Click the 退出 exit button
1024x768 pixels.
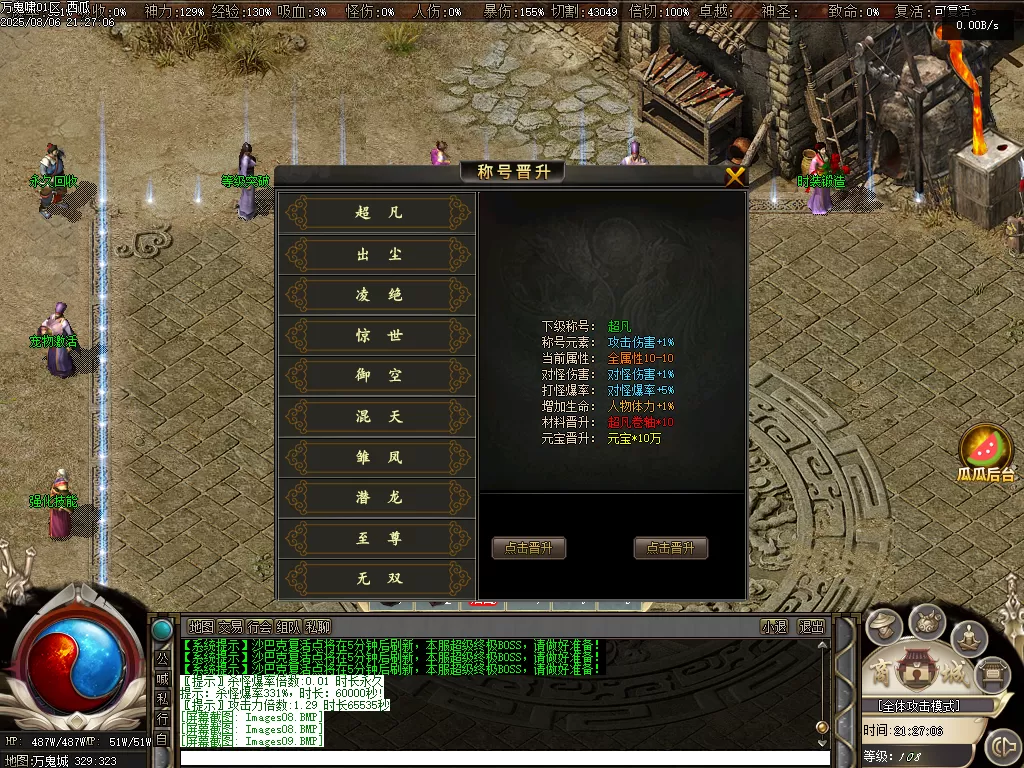click(811, 627)
